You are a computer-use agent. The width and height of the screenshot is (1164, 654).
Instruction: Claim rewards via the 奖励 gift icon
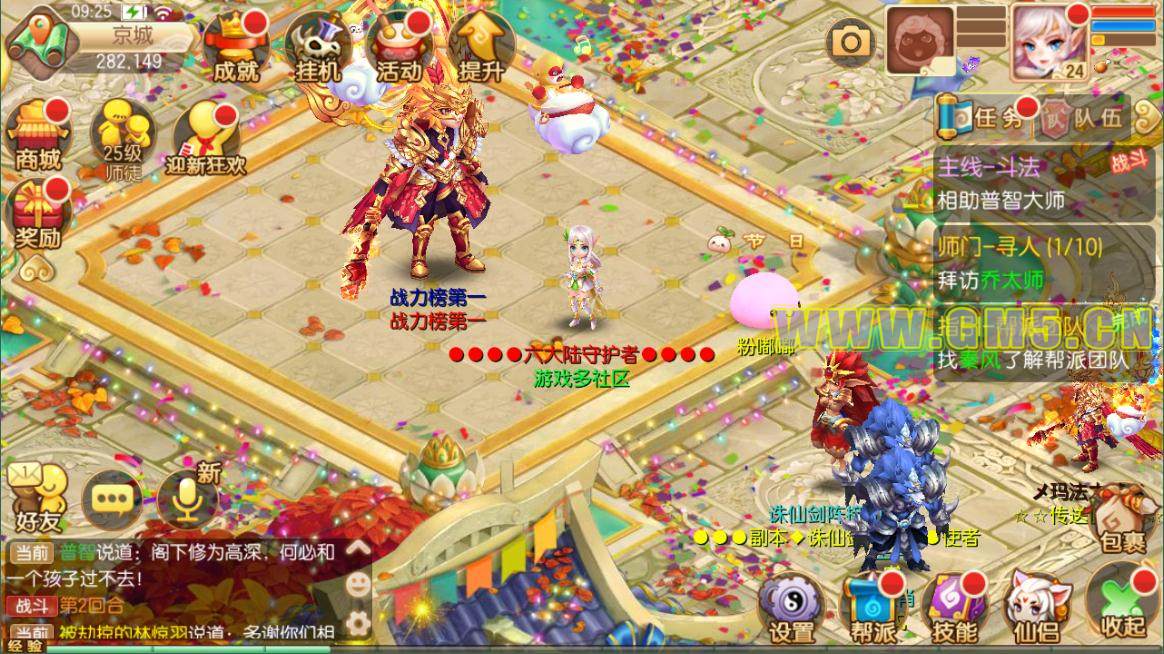37,215
